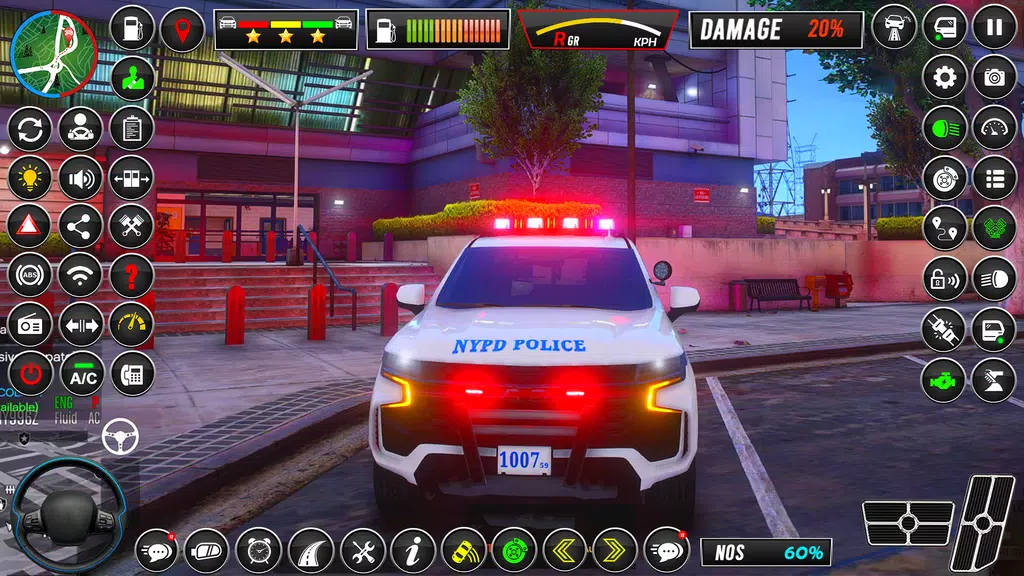1024x576 pixels.
Task: Activate the left turn indicator chevron
Action: click(565, 550)
